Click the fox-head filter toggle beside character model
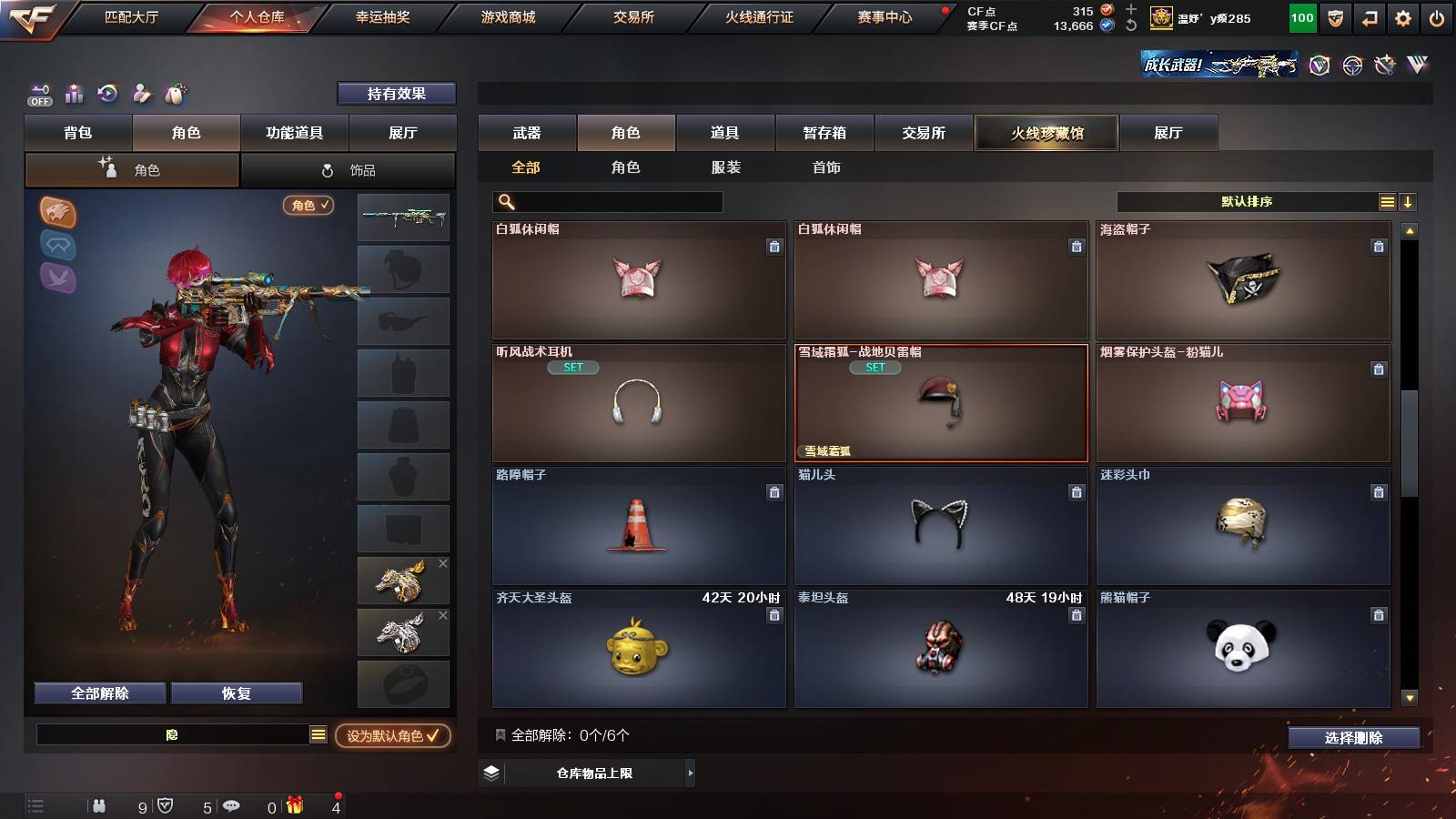Image resolution: width=1456 pixels, height=819 pixels. click(57, 215)
